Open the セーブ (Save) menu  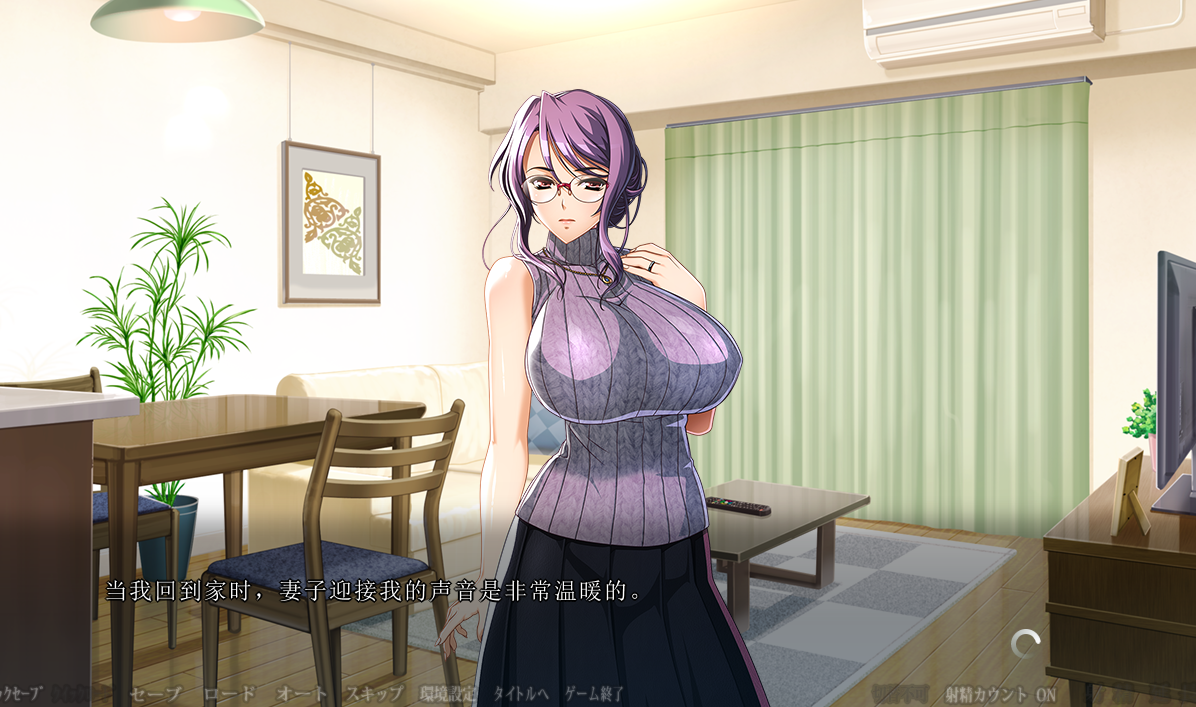(x=156, y=693)
